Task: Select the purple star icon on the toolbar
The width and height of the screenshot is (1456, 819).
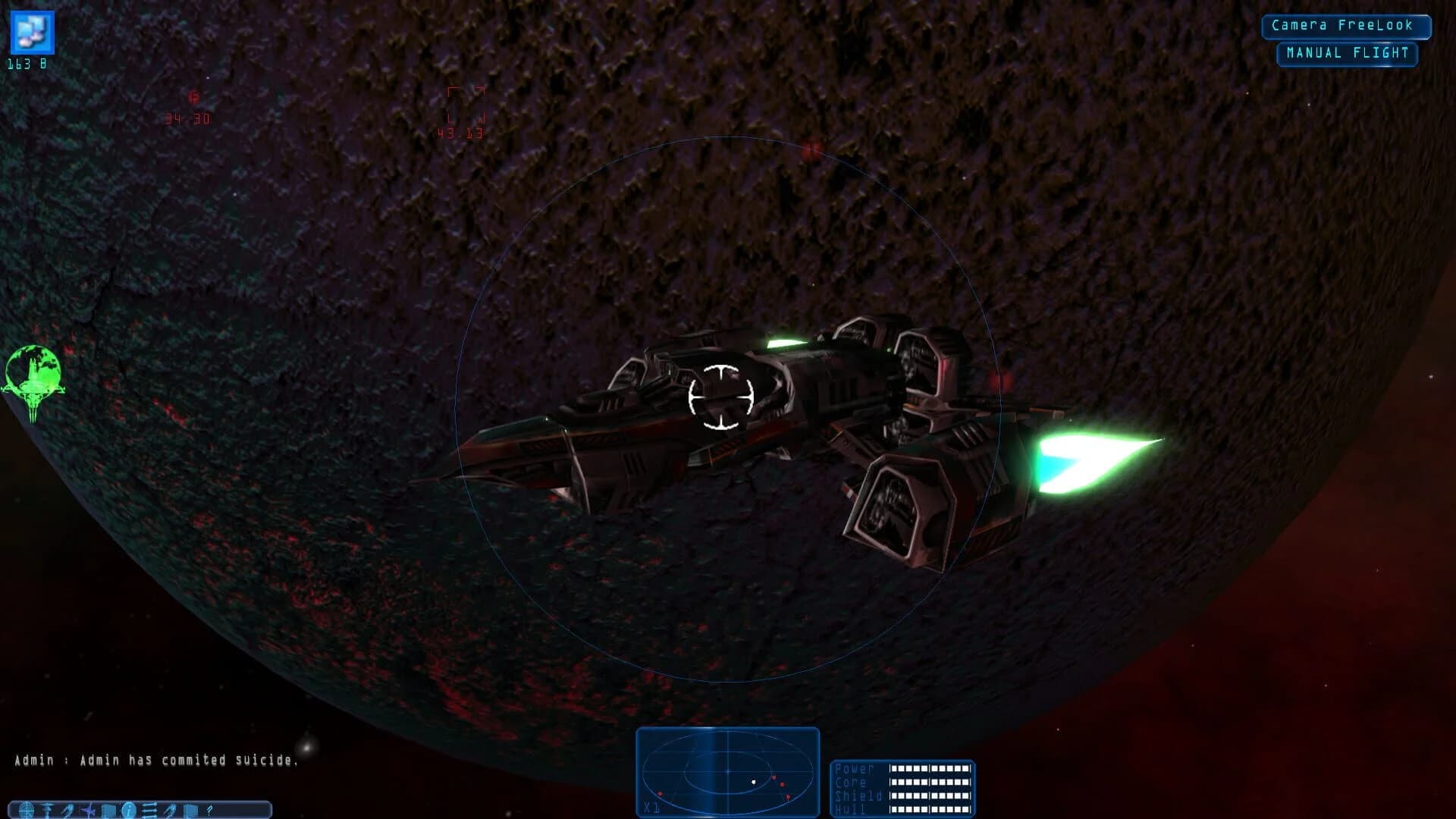Action: pos(87,810)
